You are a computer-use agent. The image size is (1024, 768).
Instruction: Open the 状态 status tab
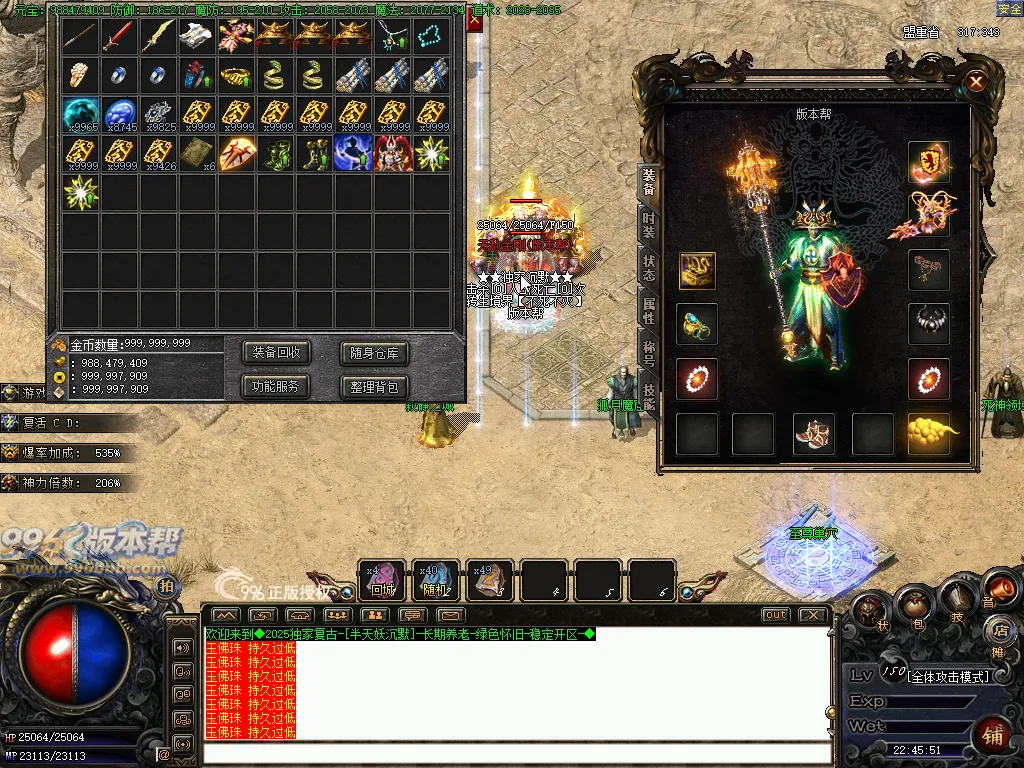point(648,268)
